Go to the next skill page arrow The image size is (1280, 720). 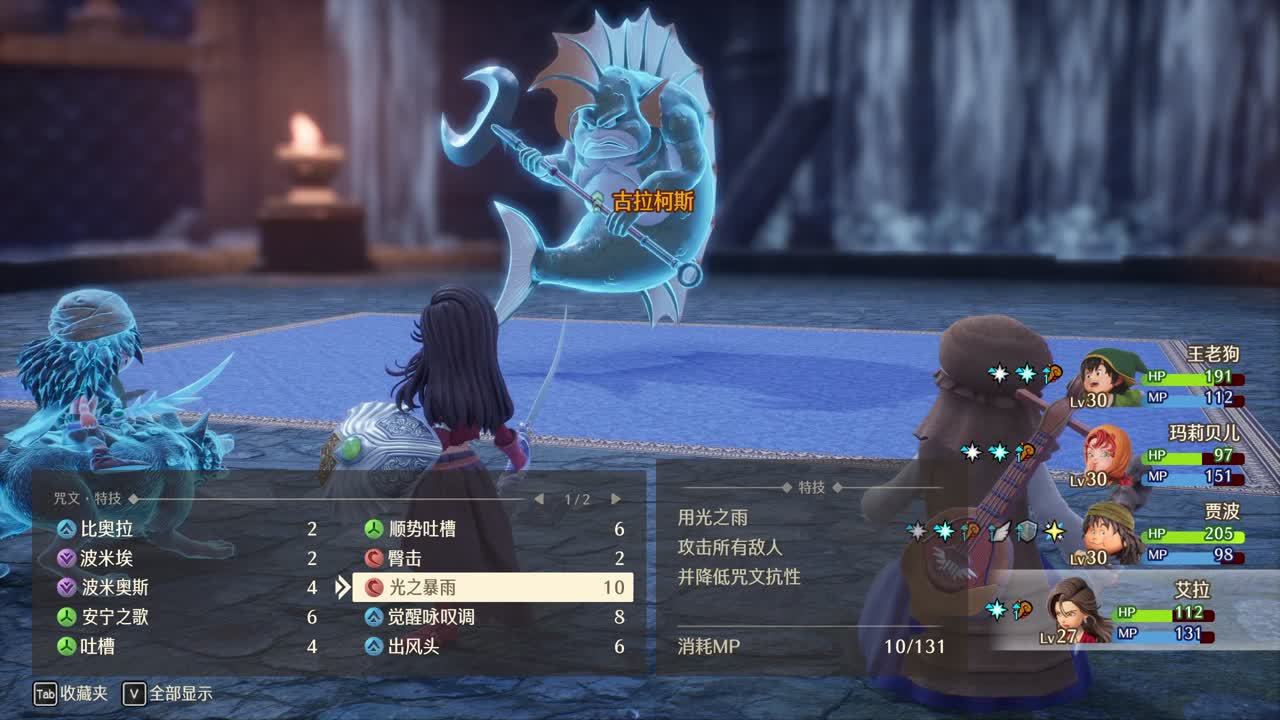616,499
